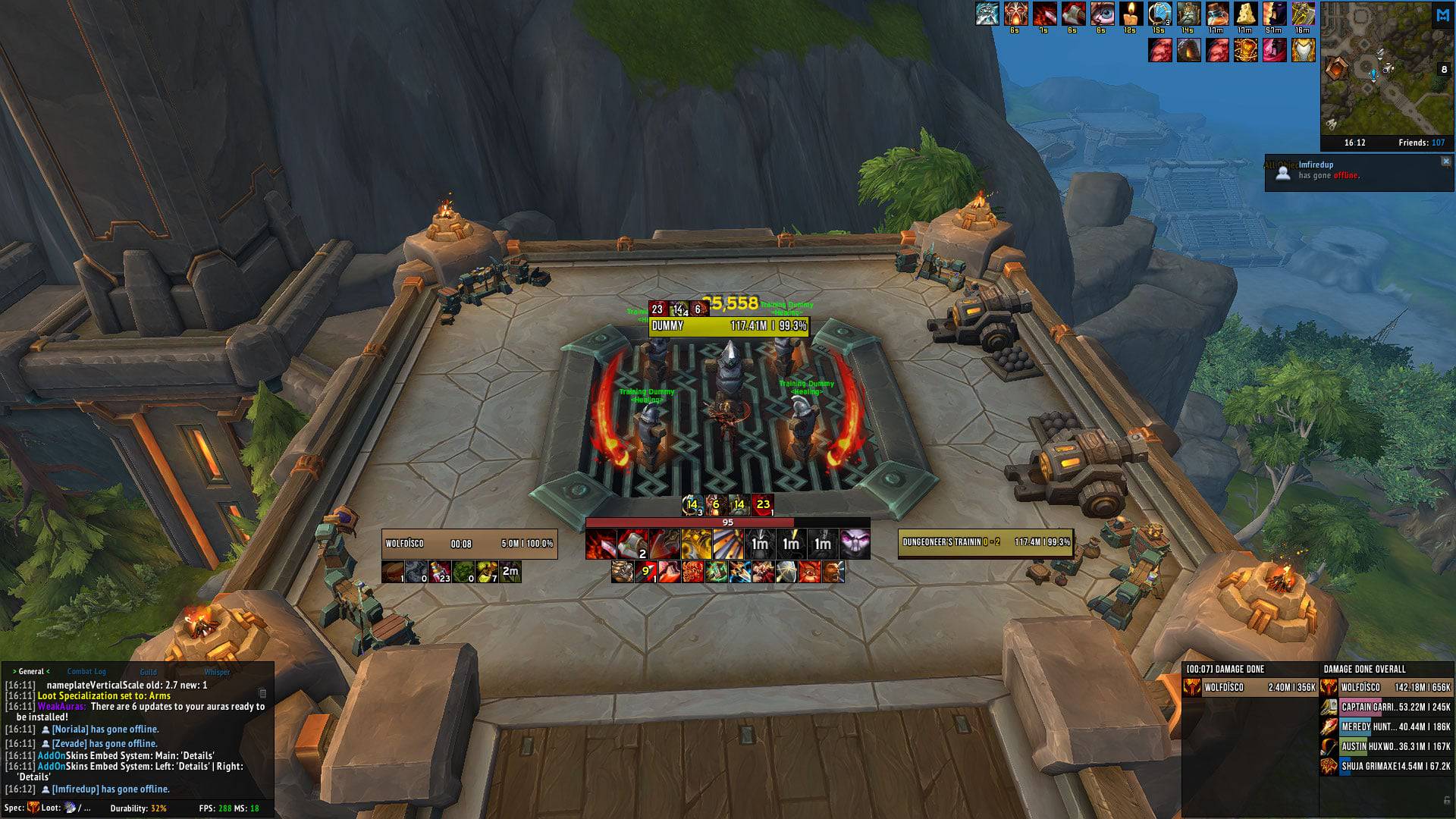Close the Imfiredup offline notification
Screen dimensions: 1456x819
click(1445, 162)
